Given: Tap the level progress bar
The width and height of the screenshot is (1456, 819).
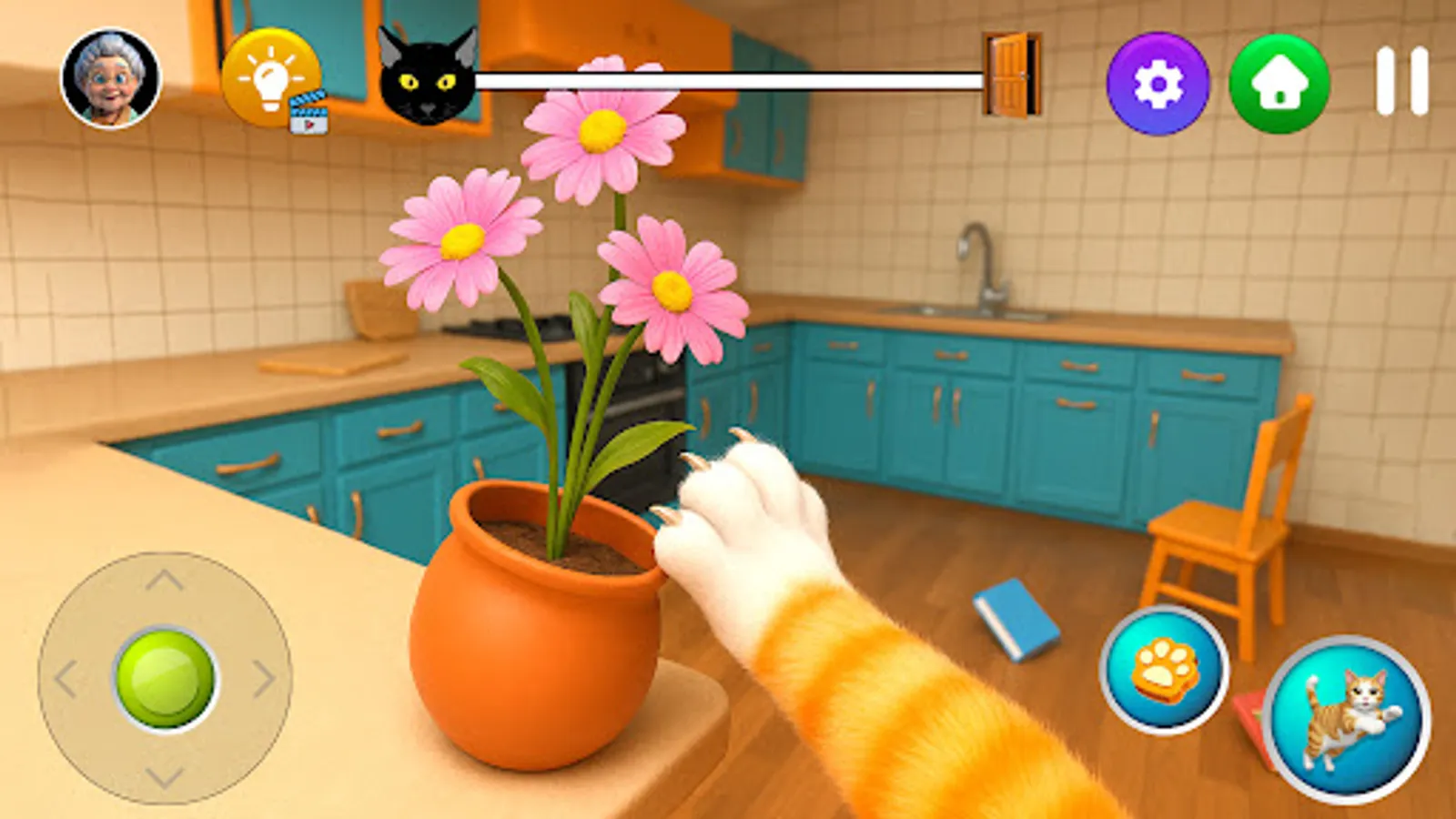Looking at the screenshot, I should pyautogui.click(x=728, y=79).
